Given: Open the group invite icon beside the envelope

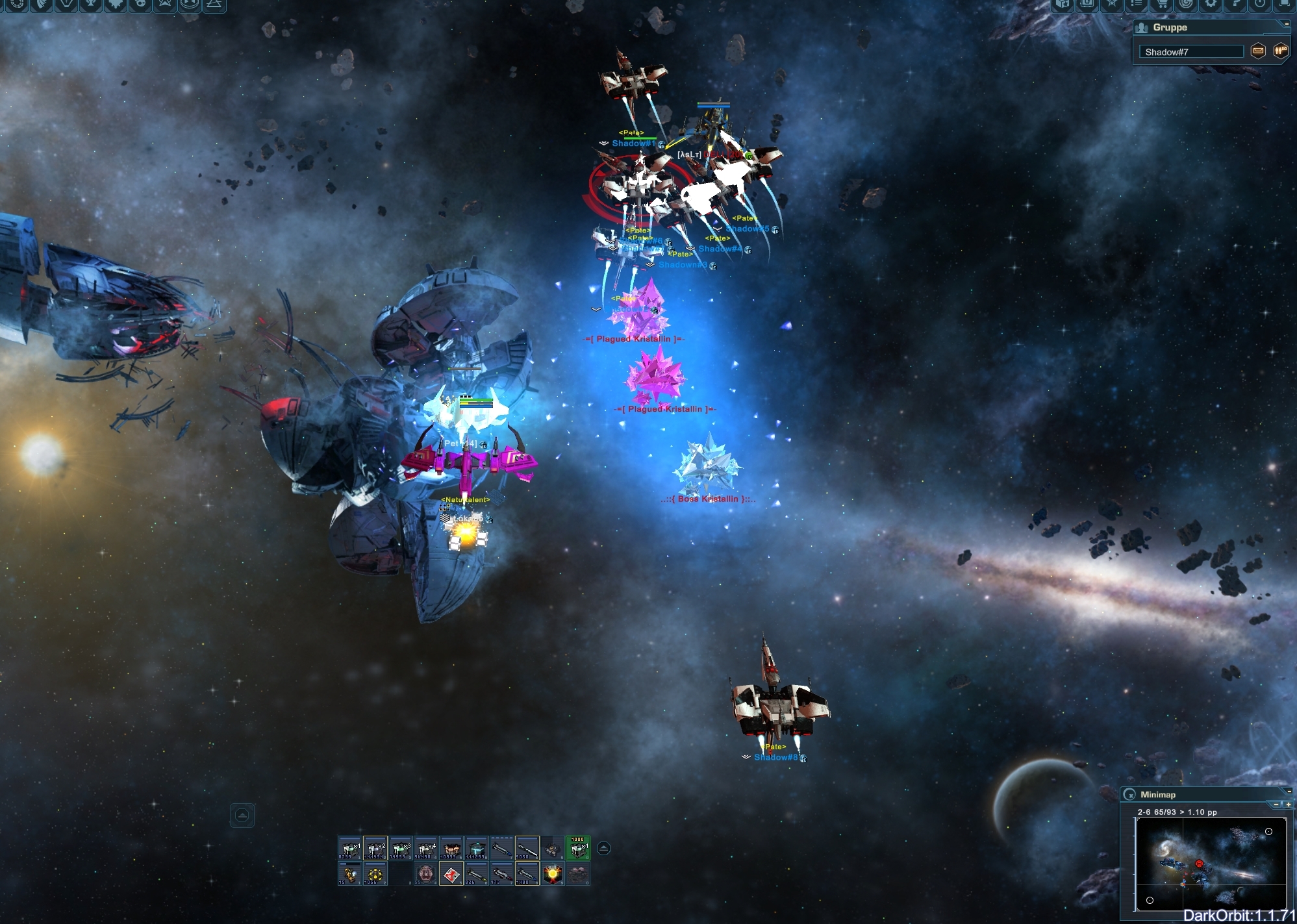Looking at the screenshot, I should point(1280,51).
